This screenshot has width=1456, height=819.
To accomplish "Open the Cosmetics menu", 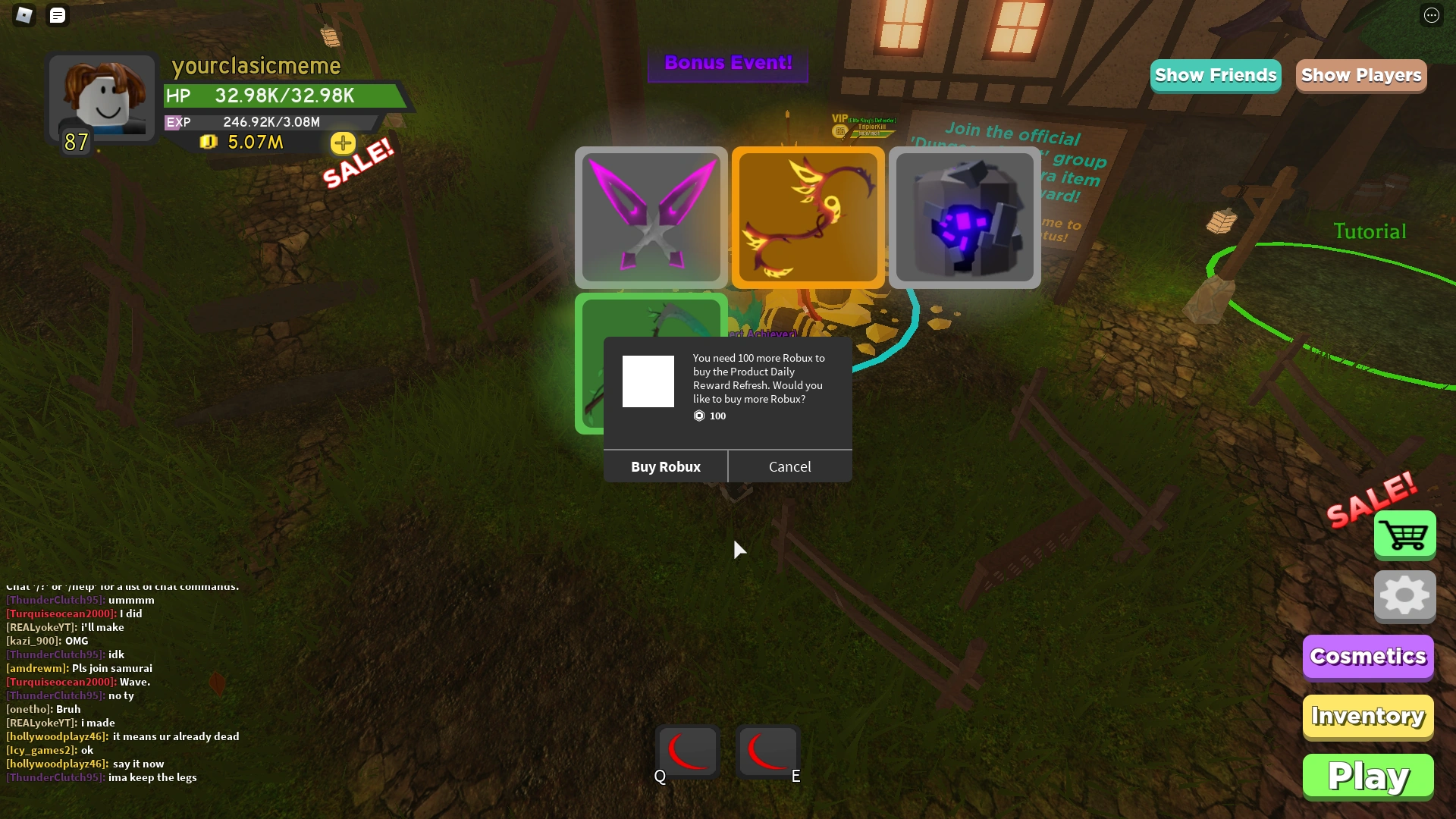I will (x=1367, y=657).
